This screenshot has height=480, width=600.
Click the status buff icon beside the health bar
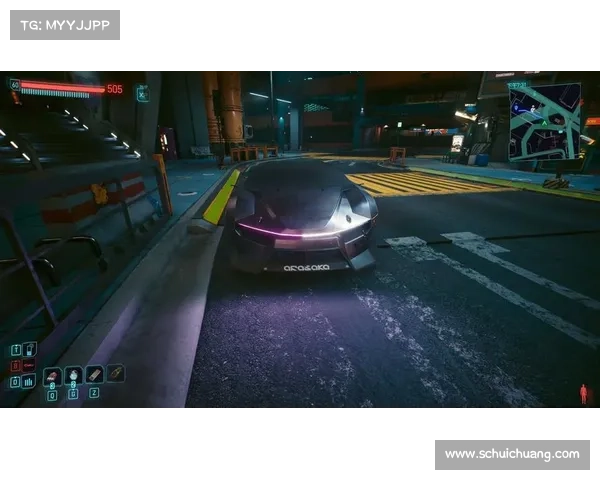pyautogui.click(x=142, y=93)
